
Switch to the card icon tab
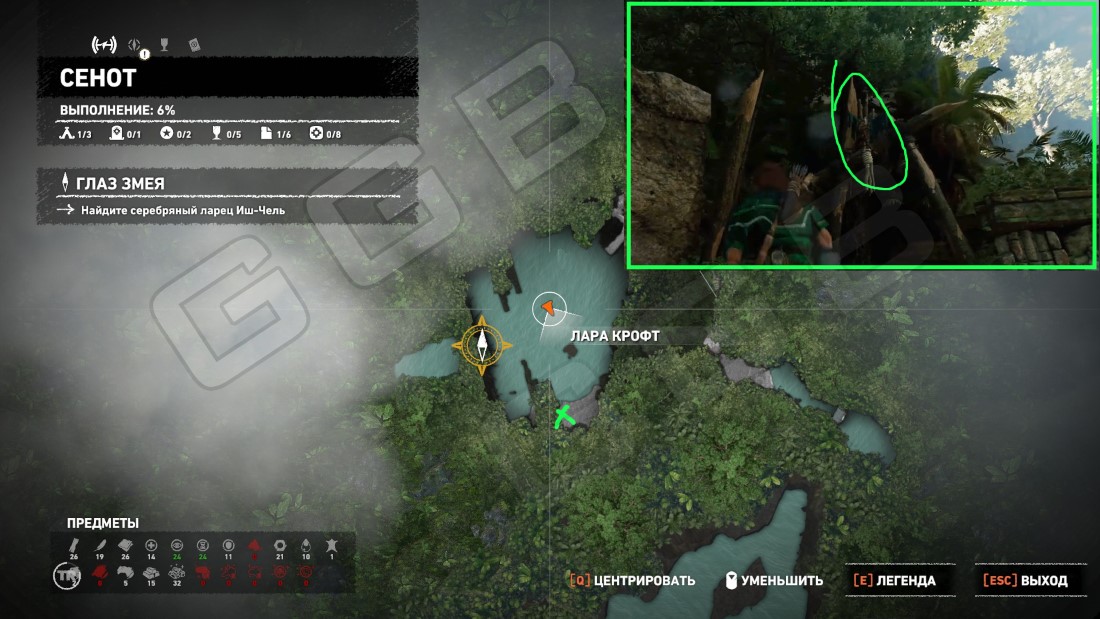(x=194, y=45)
